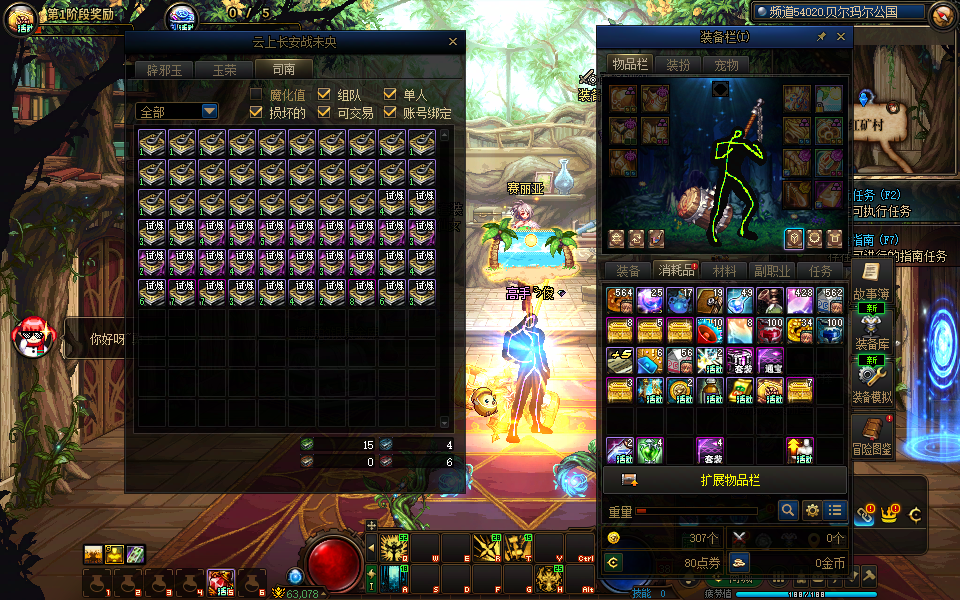Open the inventory gear settings button
The height and width of the screenshot is (600, 960).
(812, 510)
